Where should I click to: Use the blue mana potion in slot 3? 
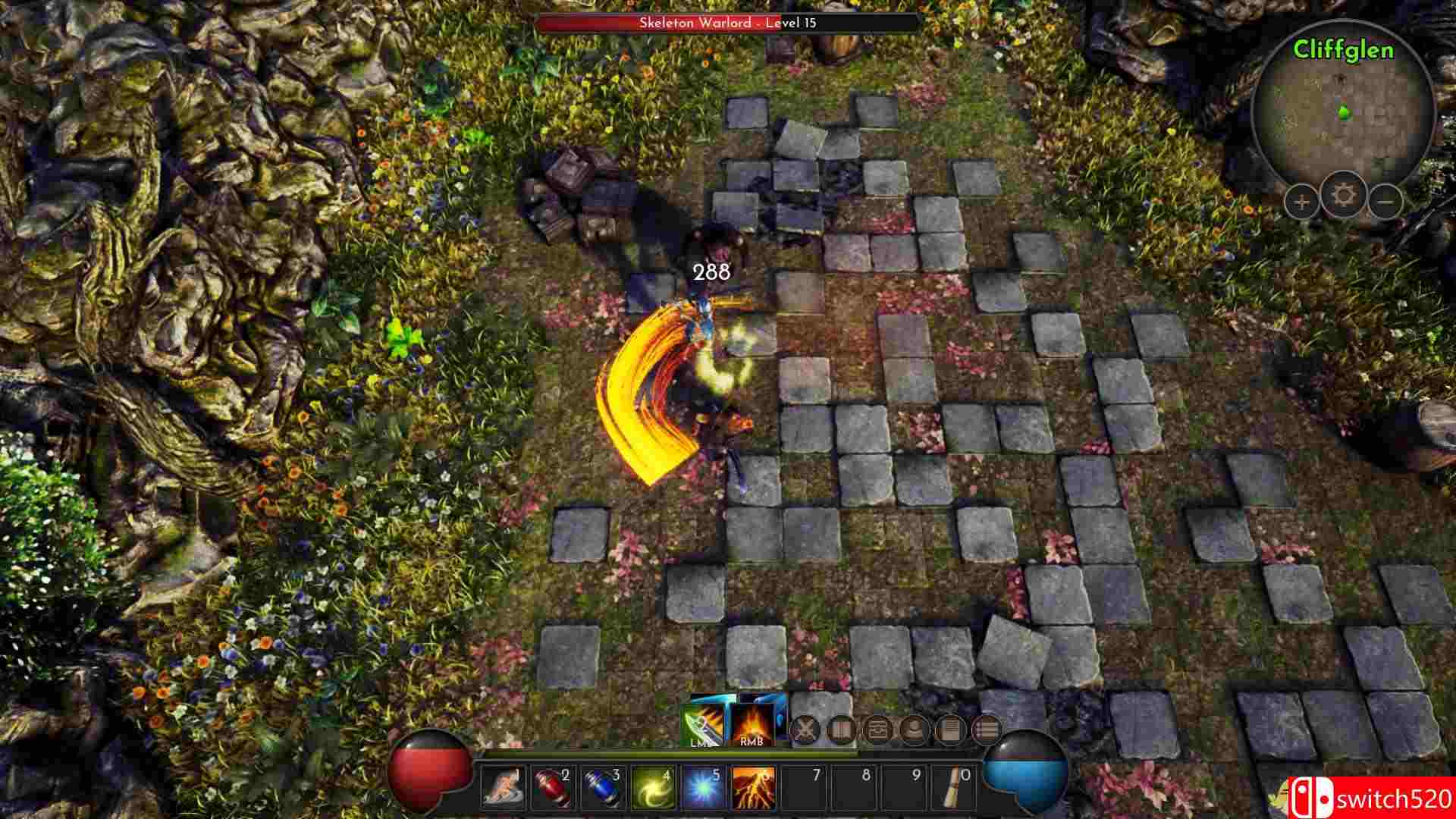pos(601,790)
